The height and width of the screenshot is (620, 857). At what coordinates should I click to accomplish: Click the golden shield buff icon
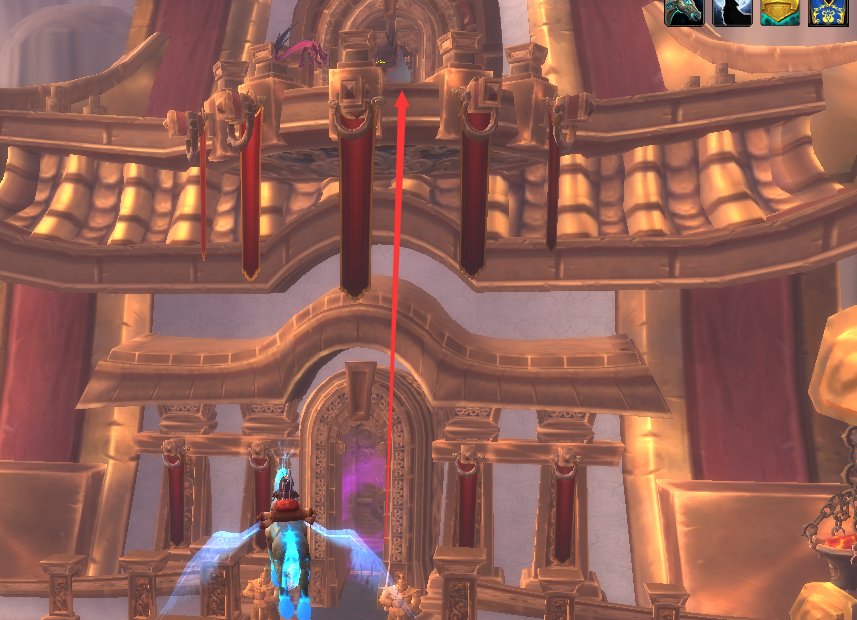point(779,12)
